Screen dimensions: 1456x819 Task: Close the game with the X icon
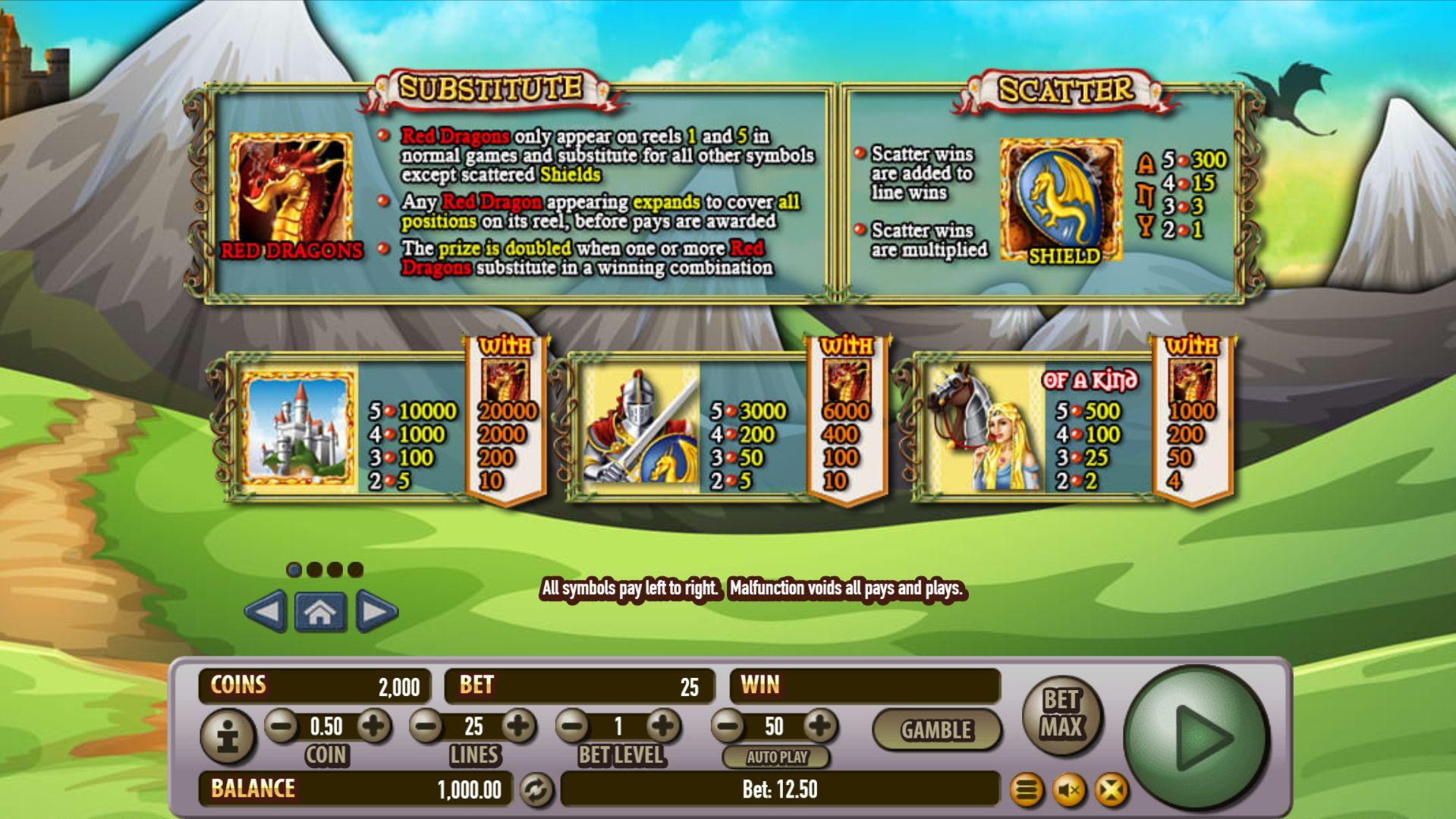pyautogui.click(x=1111, y=791)
